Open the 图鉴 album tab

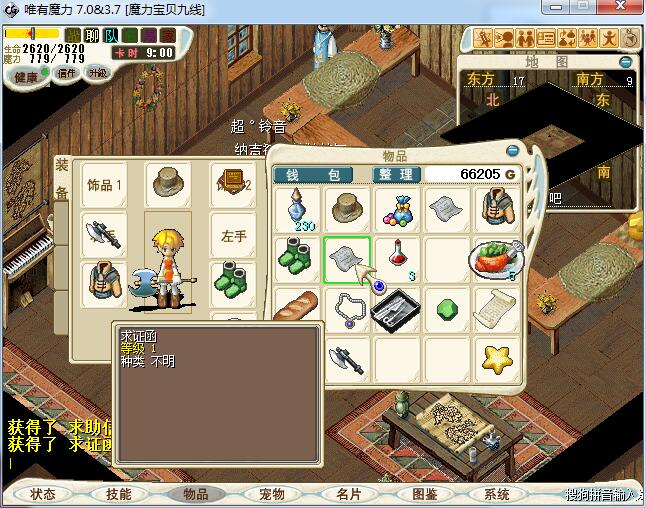pyautogui.click(x=424, y=494)
